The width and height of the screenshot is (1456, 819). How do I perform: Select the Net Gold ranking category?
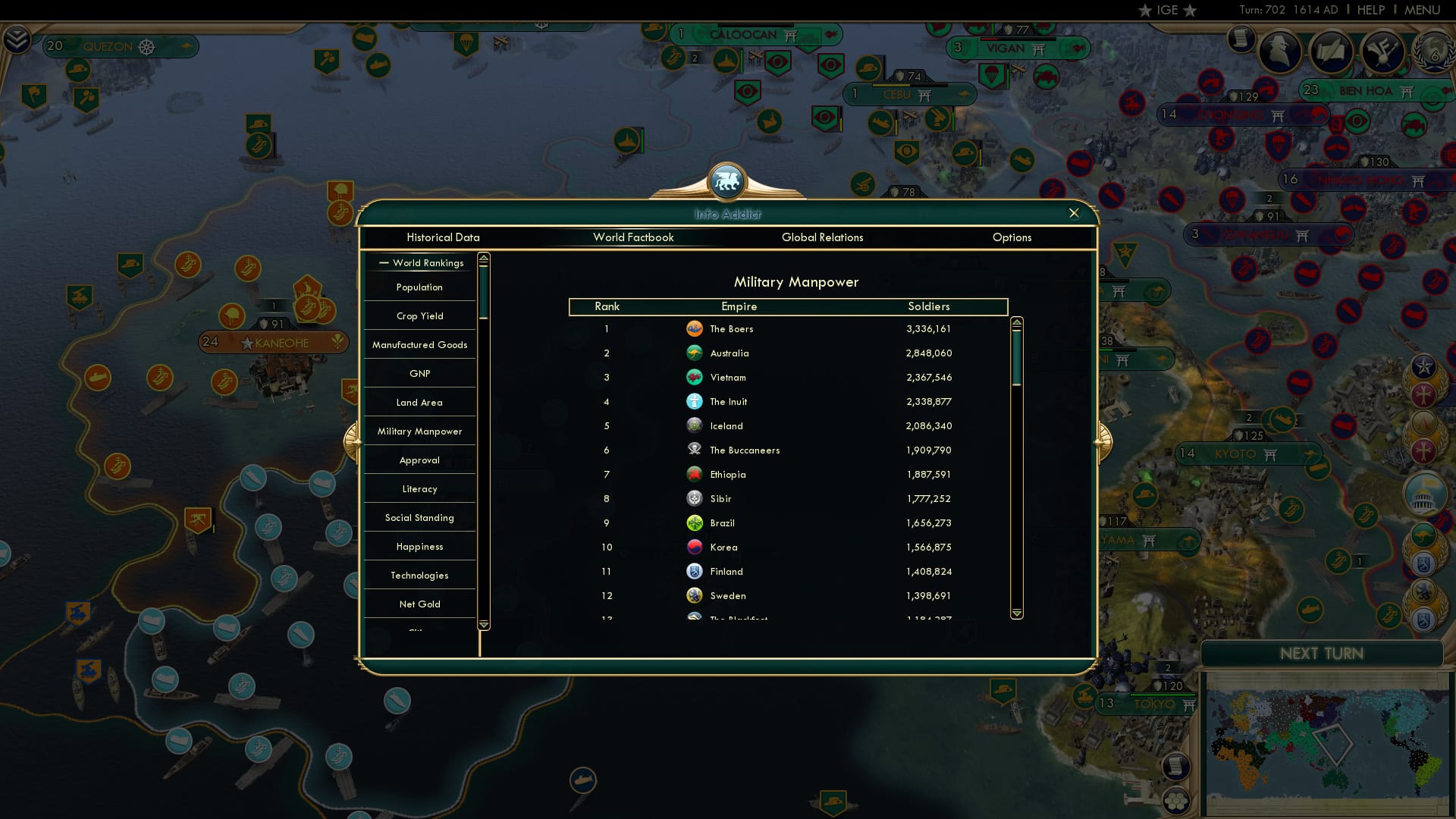coord(419,604)
